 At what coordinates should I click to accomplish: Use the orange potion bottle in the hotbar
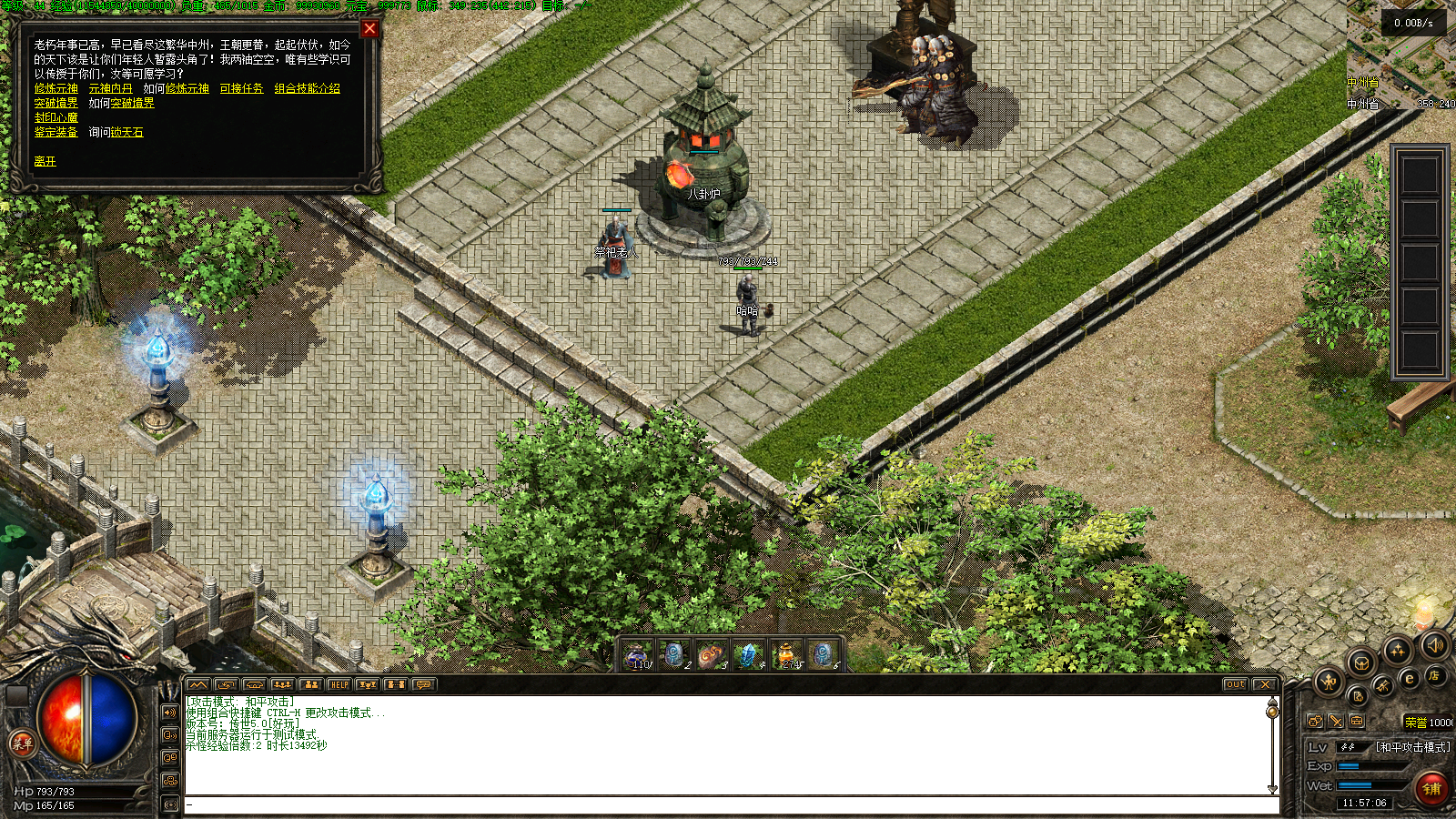click(785, 654)
